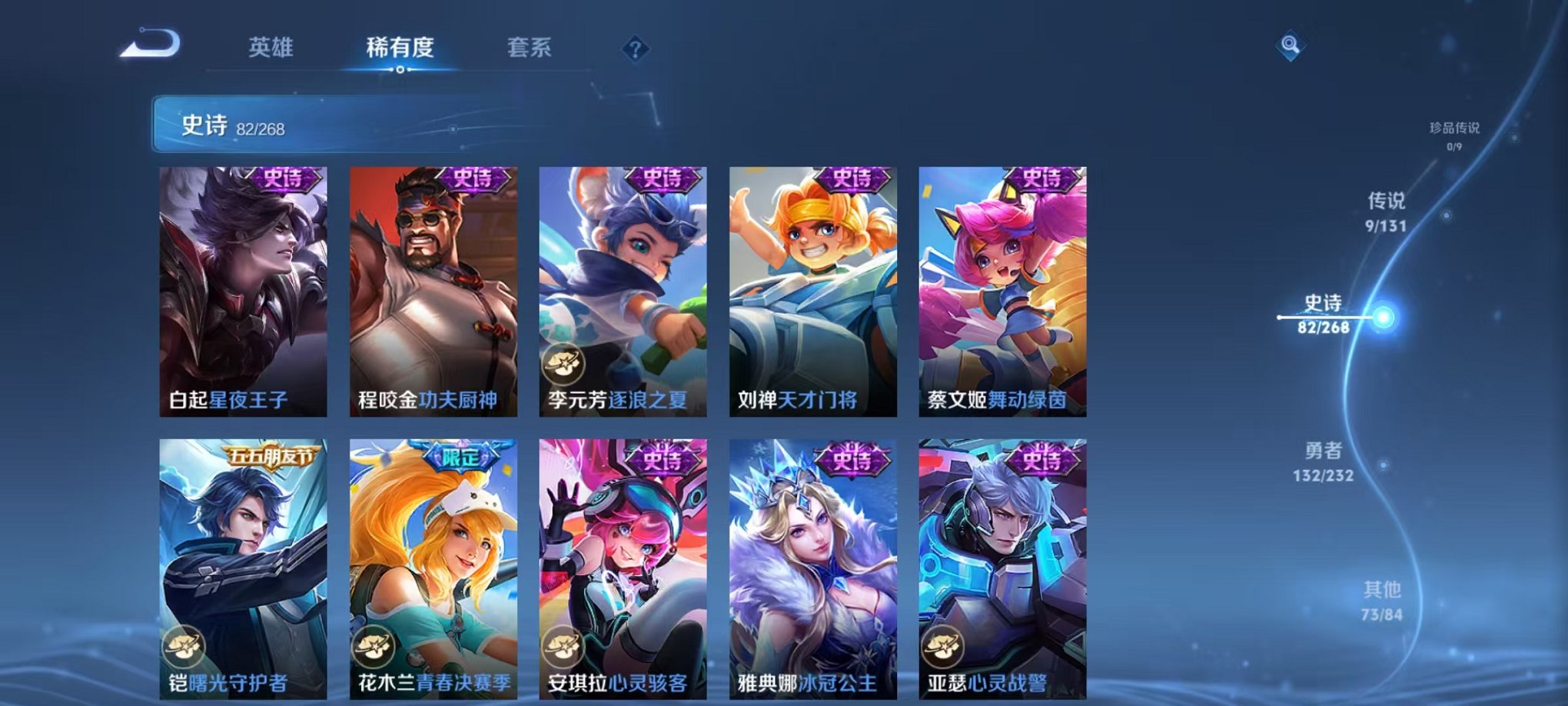Click the help question mark icon
The width and height of the screenshot is (1568, 706).
(x=633, y=48)
